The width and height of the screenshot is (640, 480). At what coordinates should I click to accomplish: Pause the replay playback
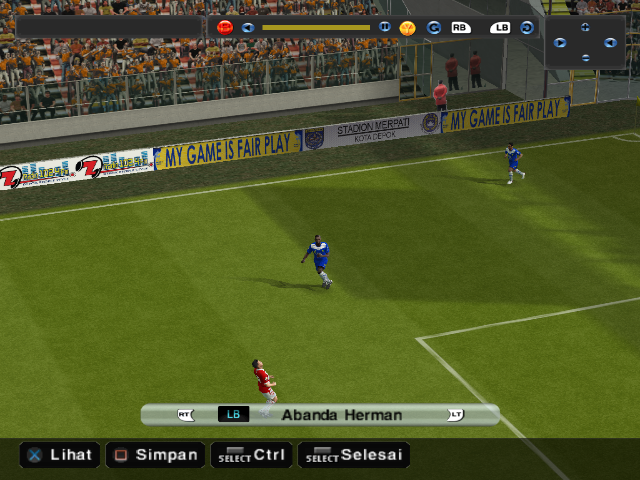(x=385, y=27)
